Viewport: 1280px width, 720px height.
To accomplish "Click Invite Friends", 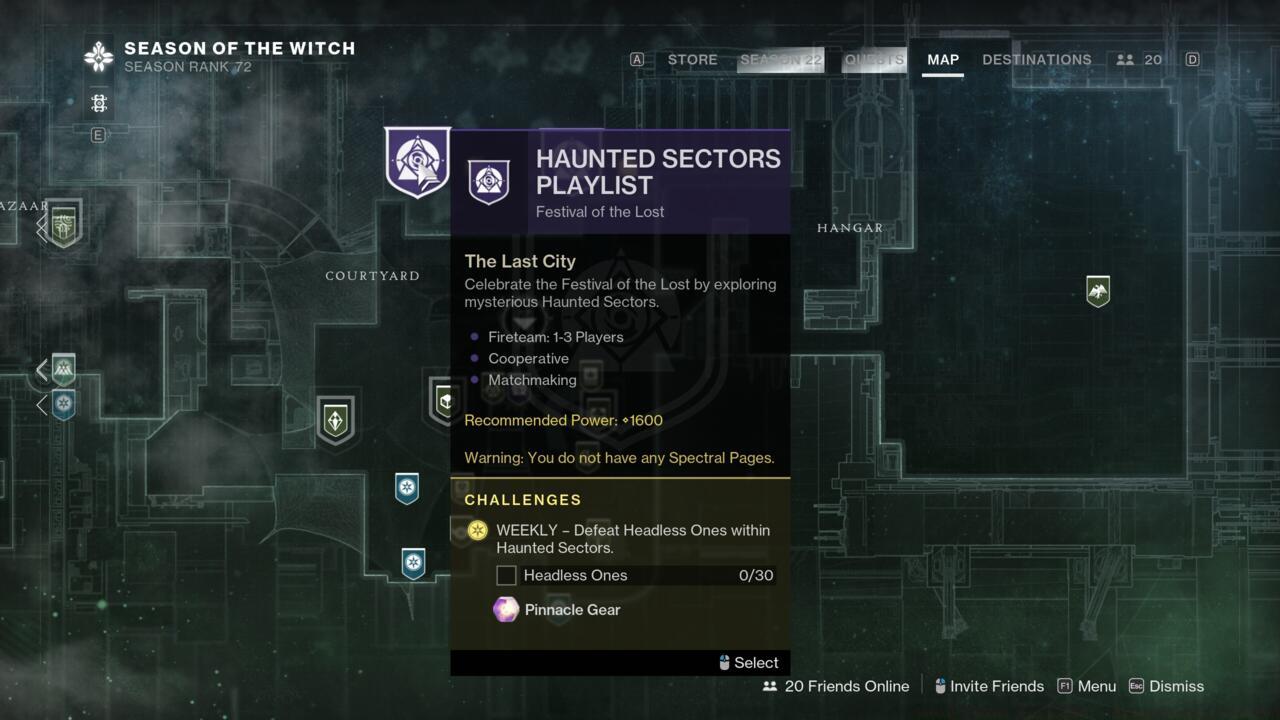I will 988,686.
